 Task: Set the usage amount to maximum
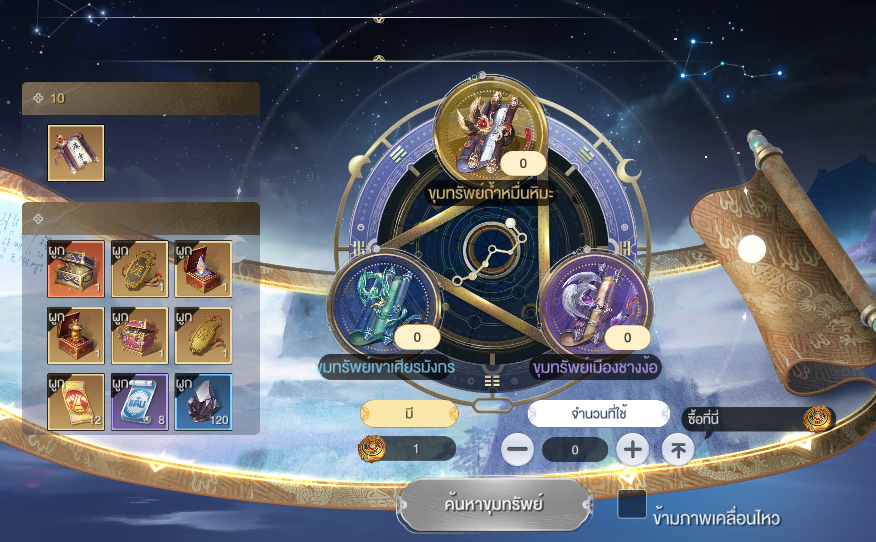point(678,450)
